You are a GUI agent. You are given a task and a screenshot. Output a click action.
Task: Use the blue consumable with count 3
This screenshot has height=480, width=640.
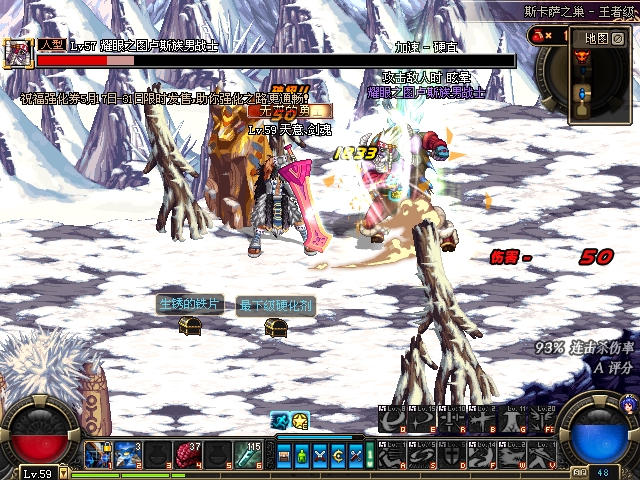coord(127,455)
